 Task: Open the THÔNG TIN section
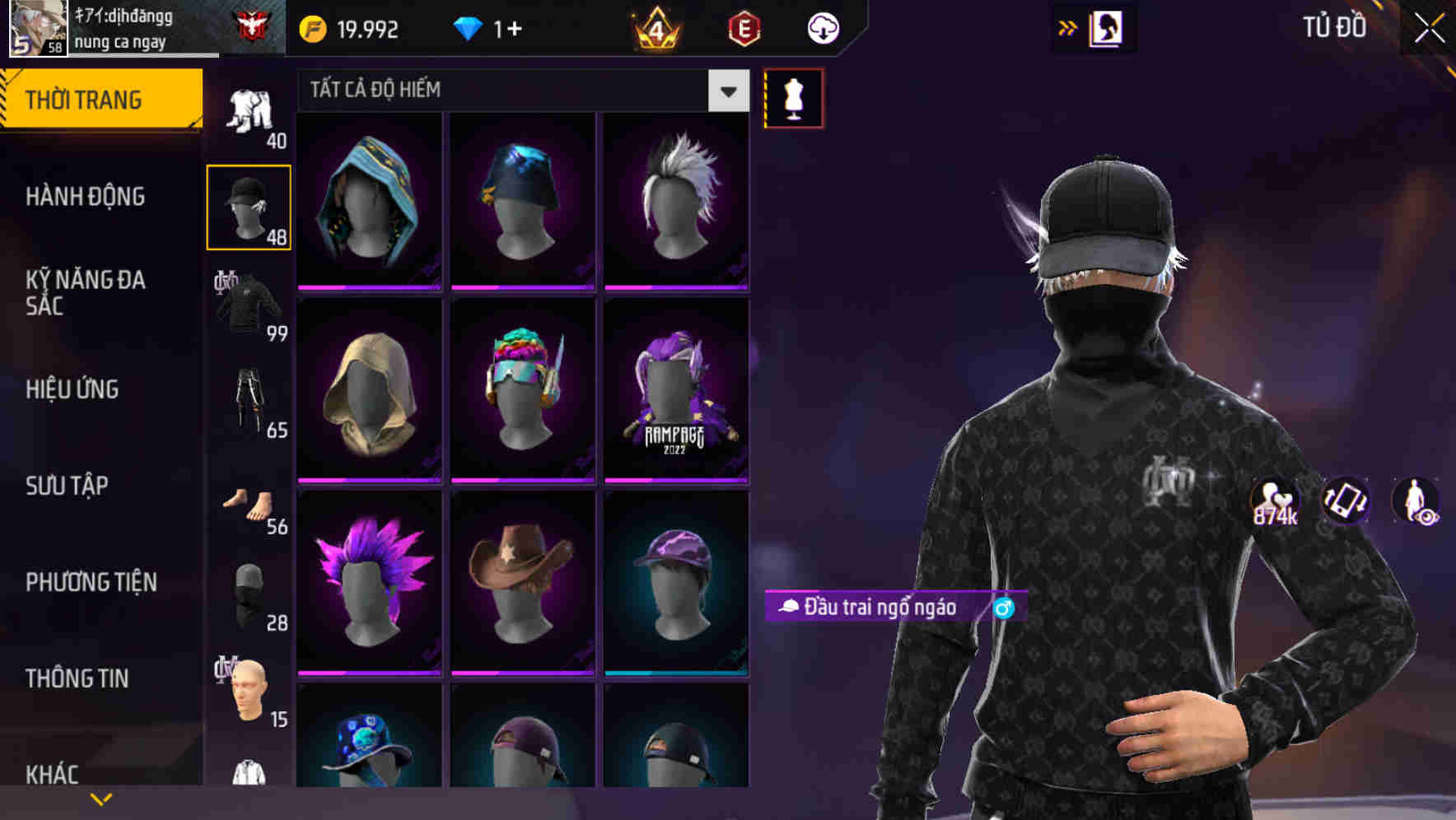[77, 678]
